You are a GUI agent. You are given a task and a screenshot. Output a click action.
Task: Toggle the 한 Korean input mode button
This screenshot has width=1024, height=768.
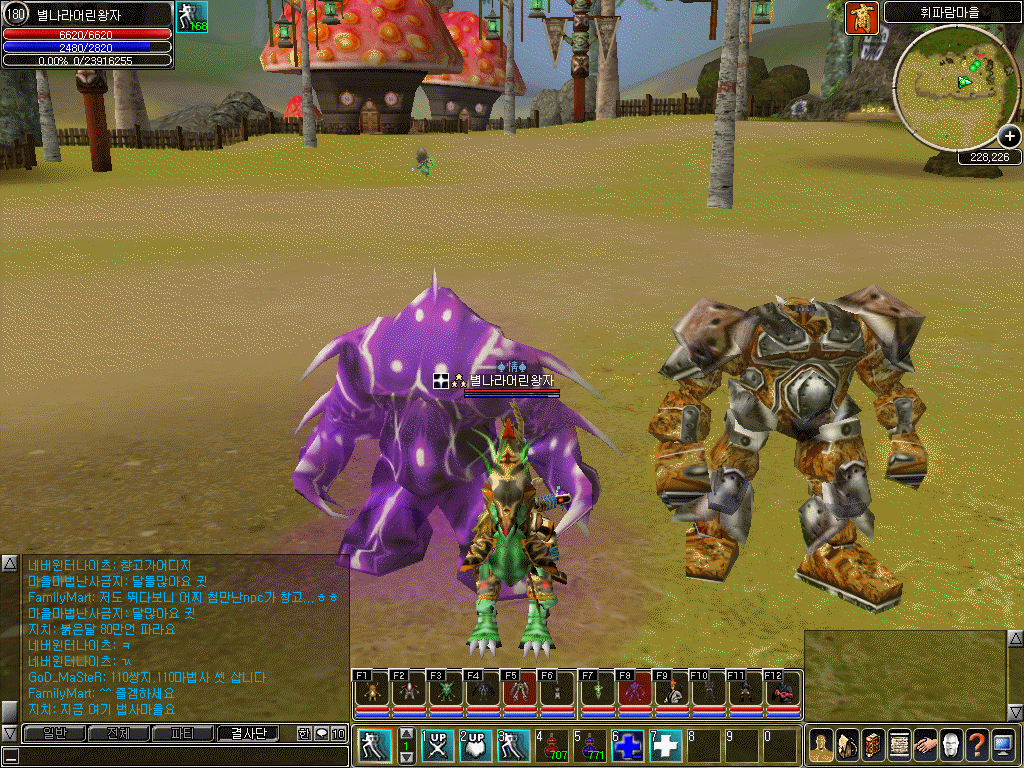[x=304, y=734]
